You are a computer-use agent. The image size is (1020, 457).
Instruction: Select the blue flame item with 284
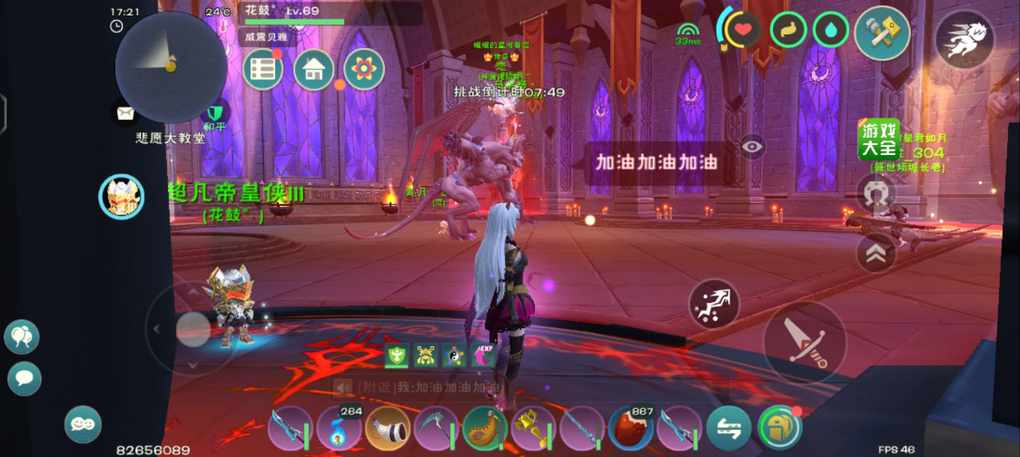click(339, 428)
